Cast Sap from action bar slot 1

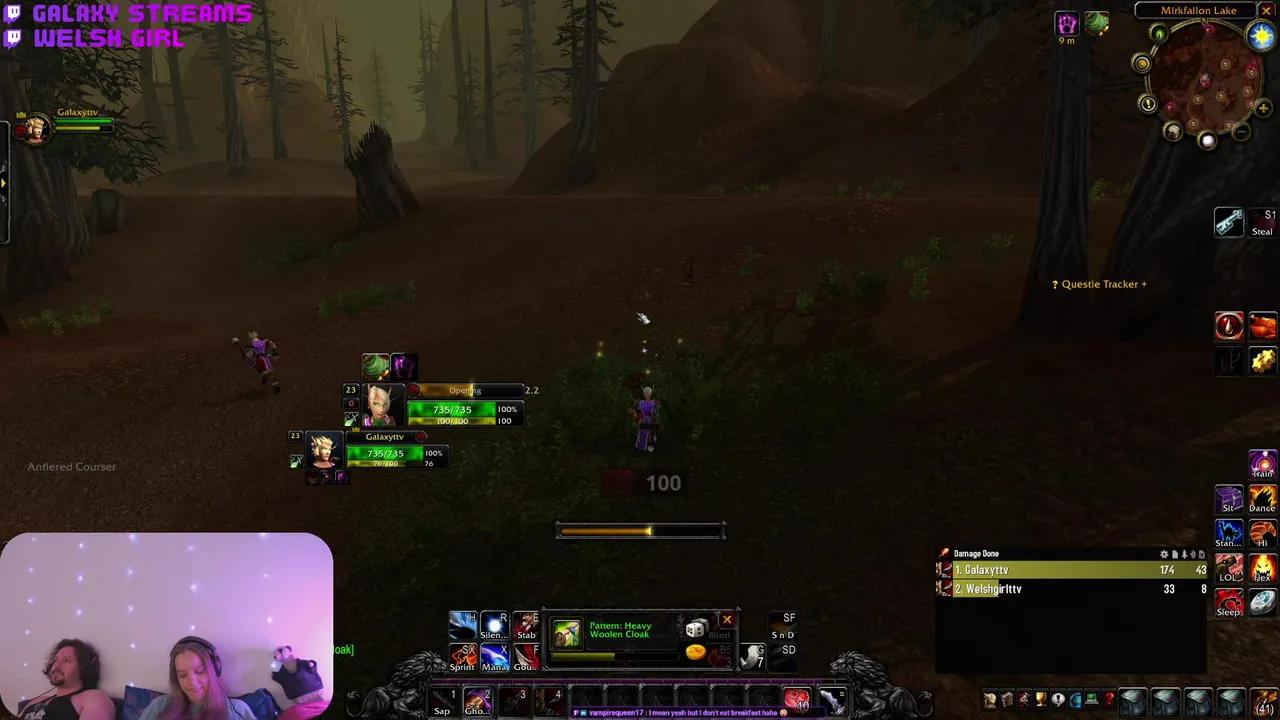[443, 701]
